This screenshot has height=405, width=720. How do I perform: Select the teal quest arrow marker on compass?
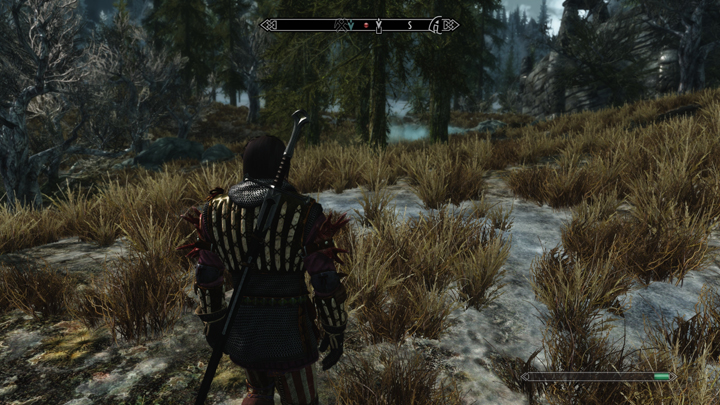click(x=351, y=25)
